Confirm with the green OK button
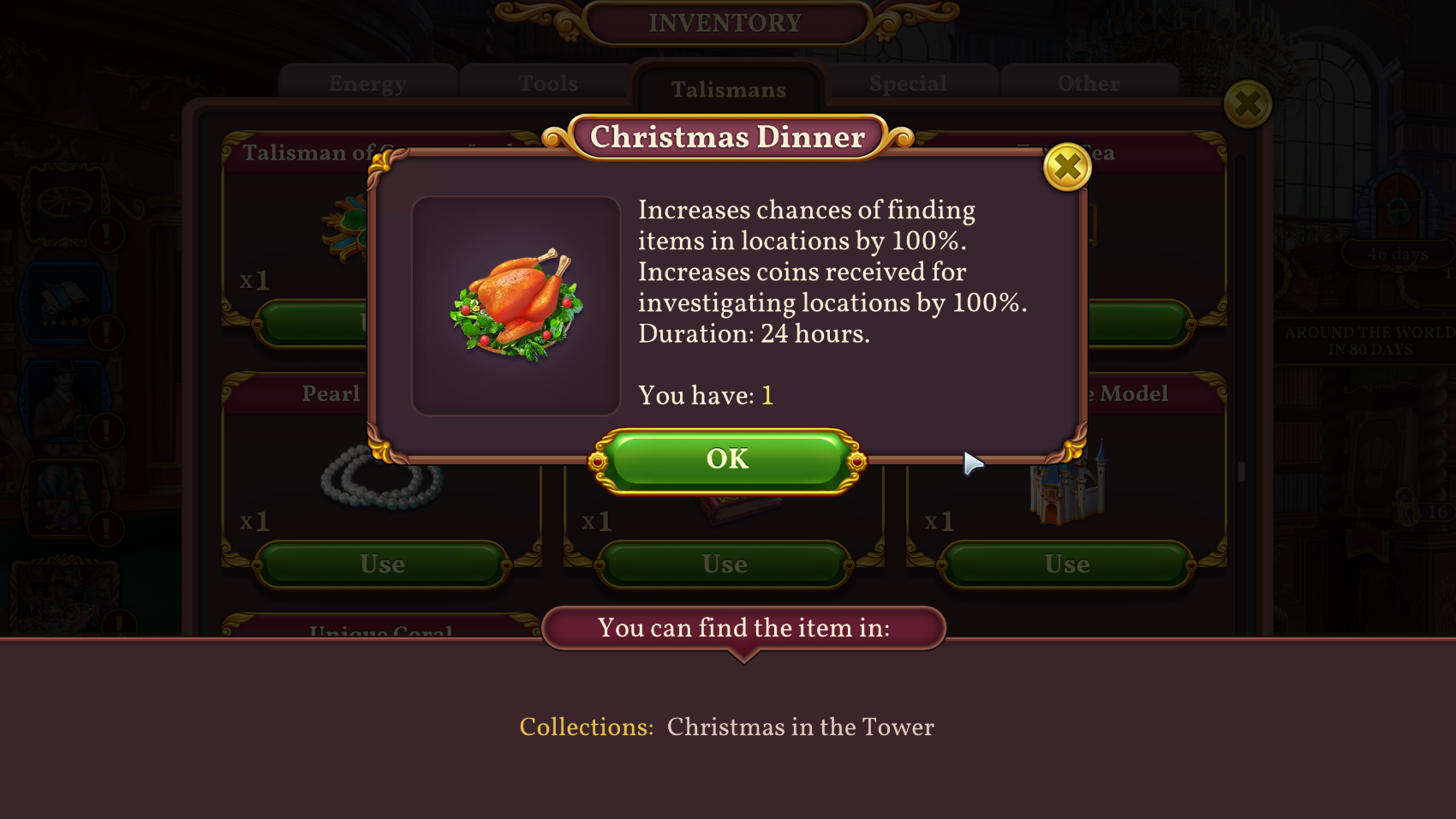The height and width of the screenshot is (819, 1456). [x=727, y=460]
